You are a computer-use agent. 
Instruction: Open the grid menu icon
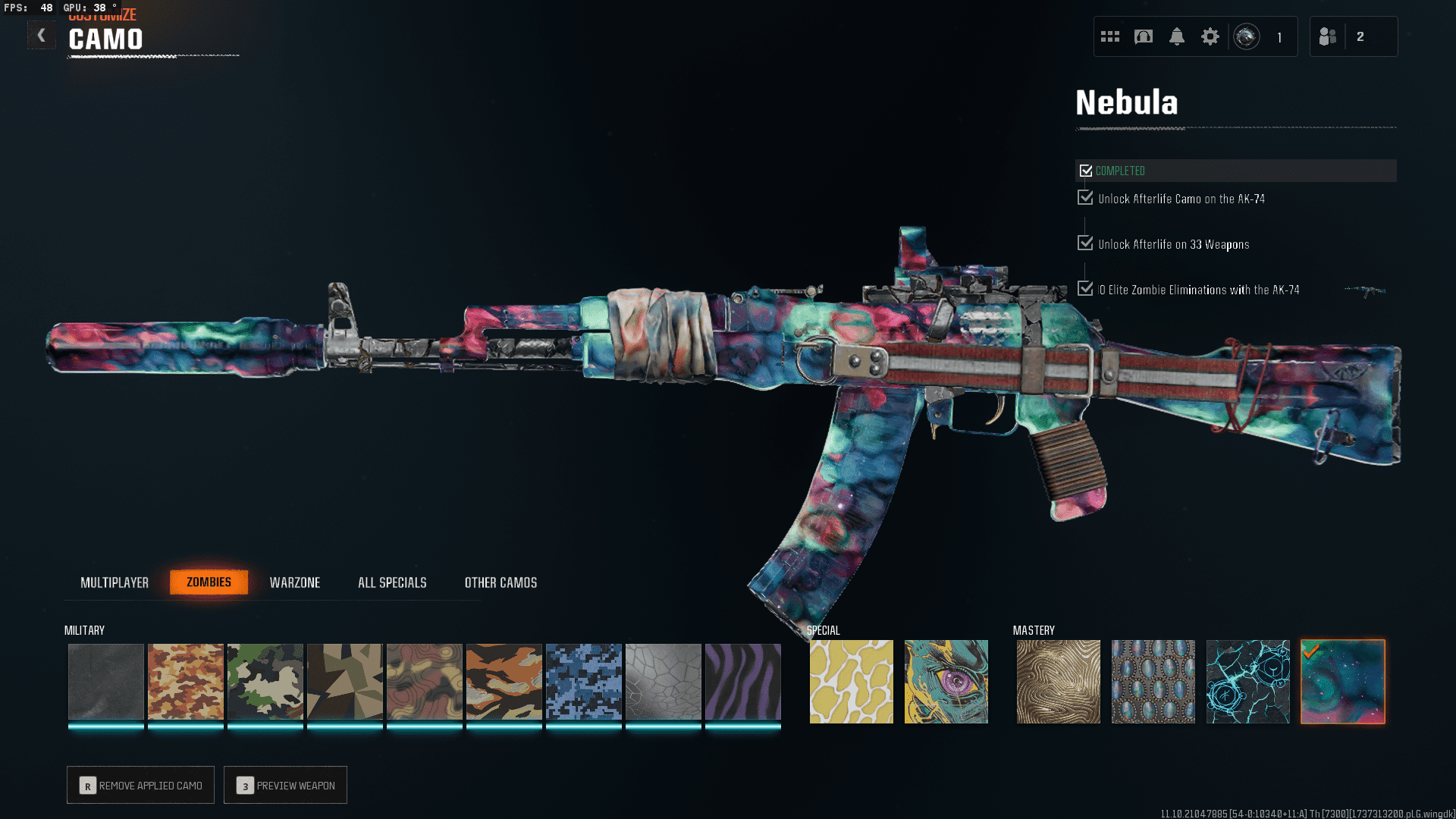[x=1110, y=36]
